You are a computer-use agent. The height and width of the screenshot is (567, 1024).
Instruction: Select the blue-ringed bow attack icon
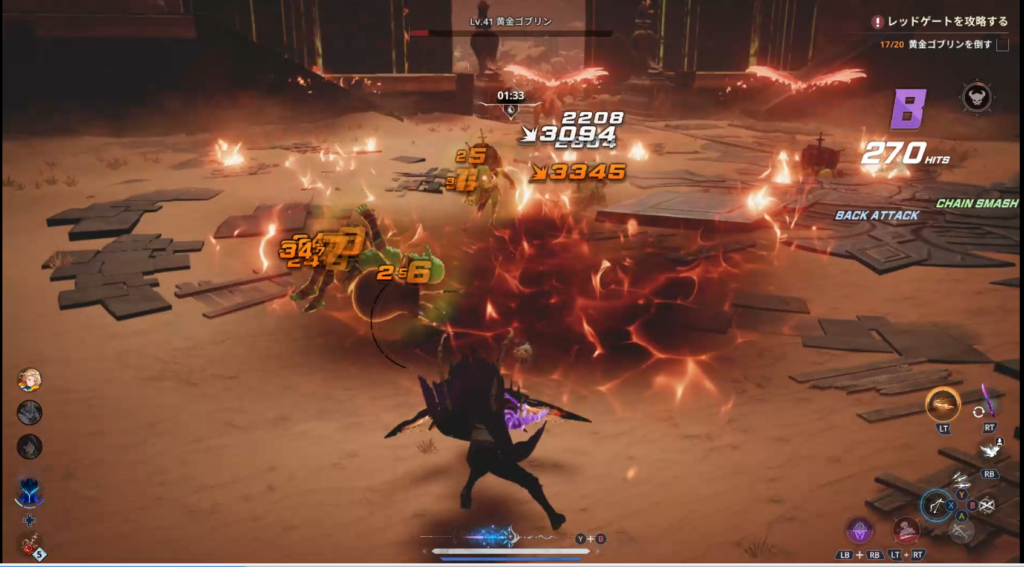pos(936,506)
